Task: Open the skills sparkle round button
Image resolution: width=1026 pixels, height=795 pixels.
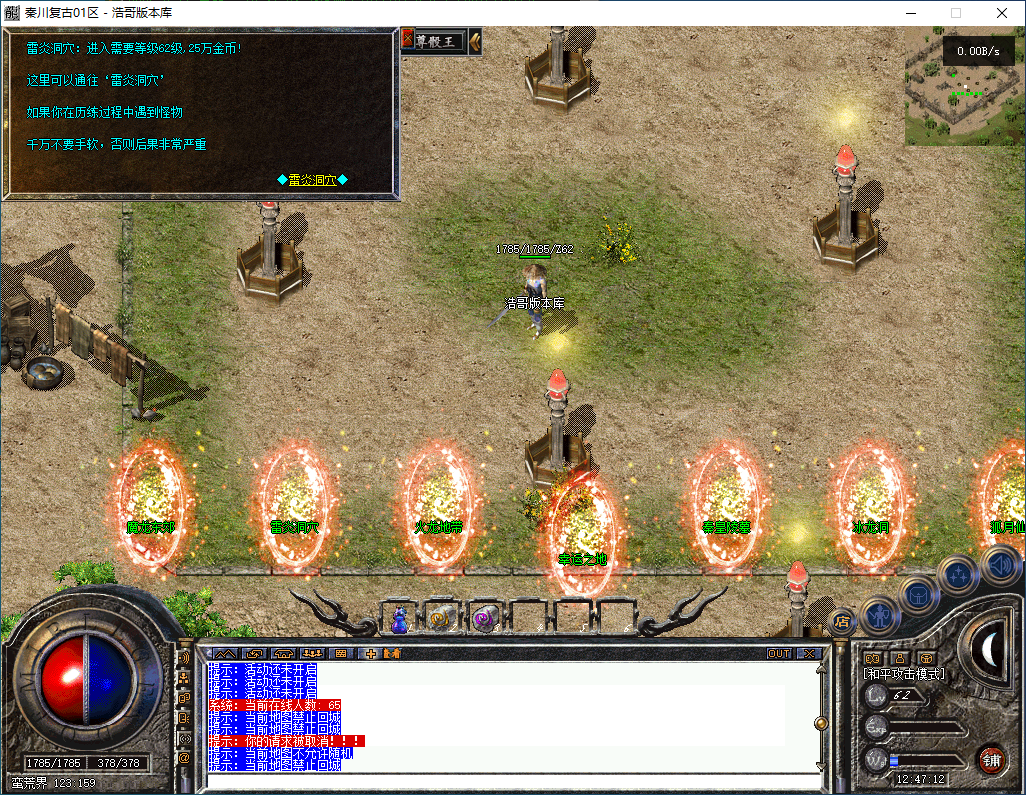Action: 959,575
